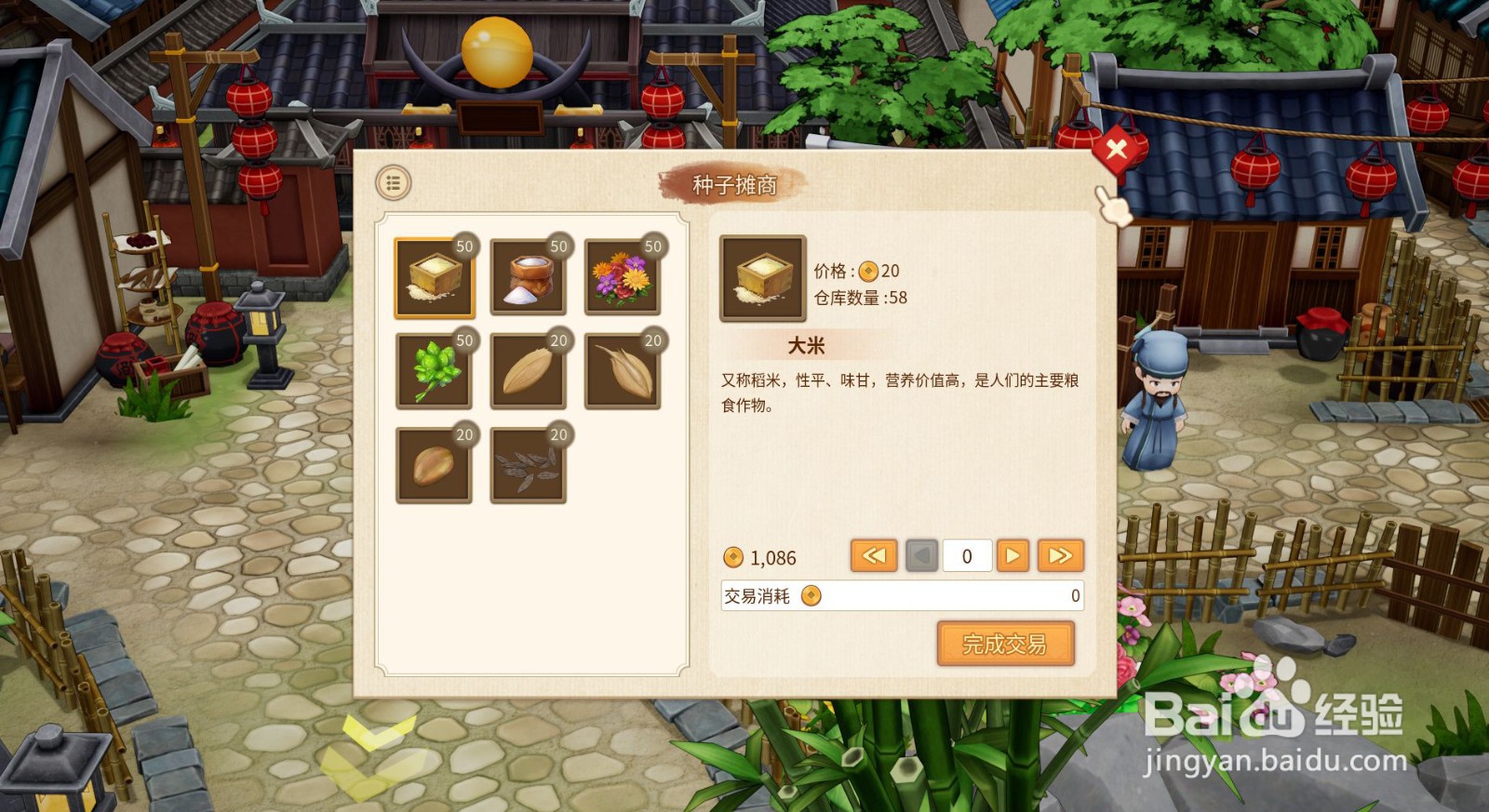
Task: Click the single left arrow to decrease quantity
Action: point(919,555)
